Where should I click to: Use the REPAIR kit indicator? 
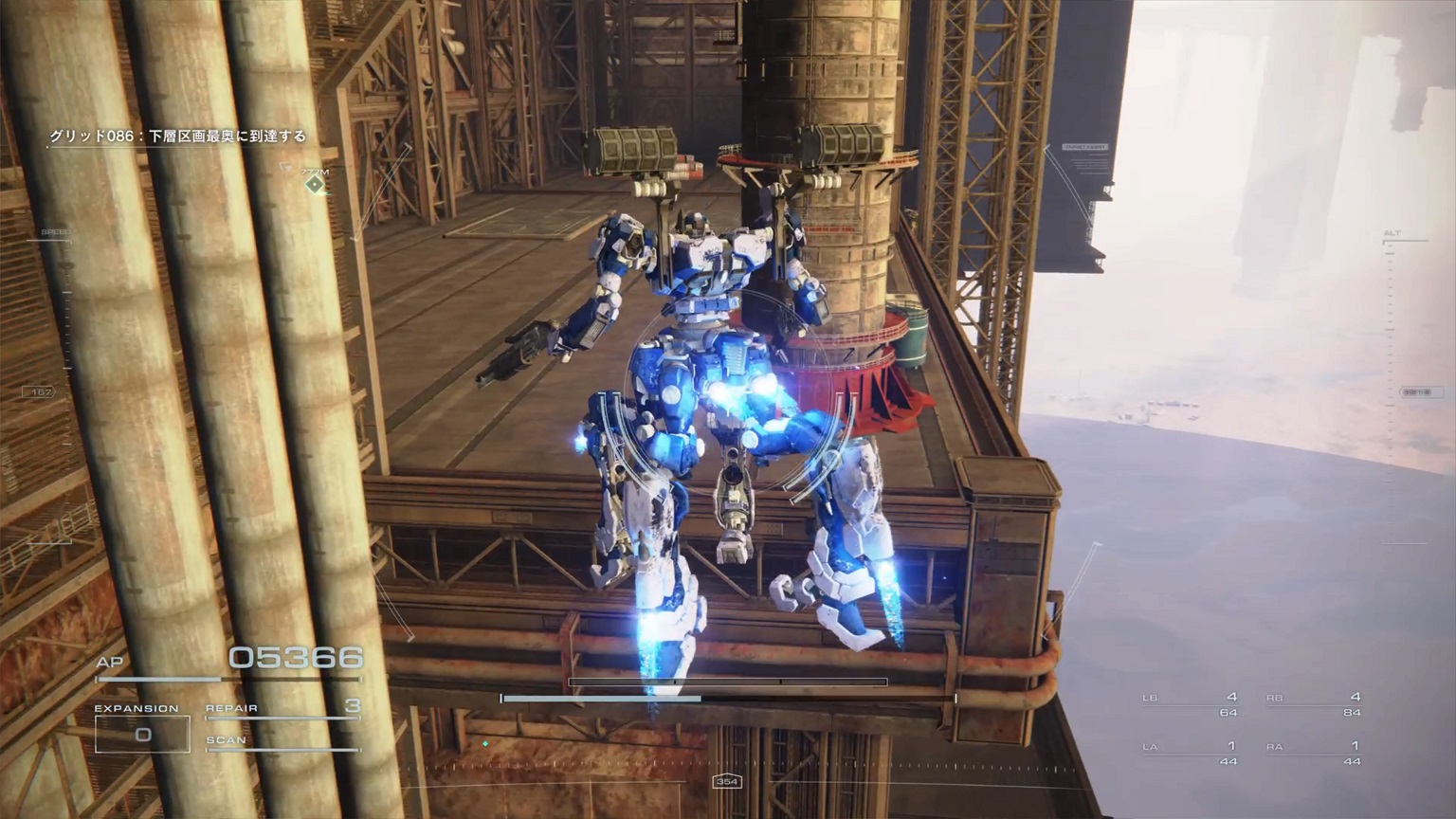point(282,708)
